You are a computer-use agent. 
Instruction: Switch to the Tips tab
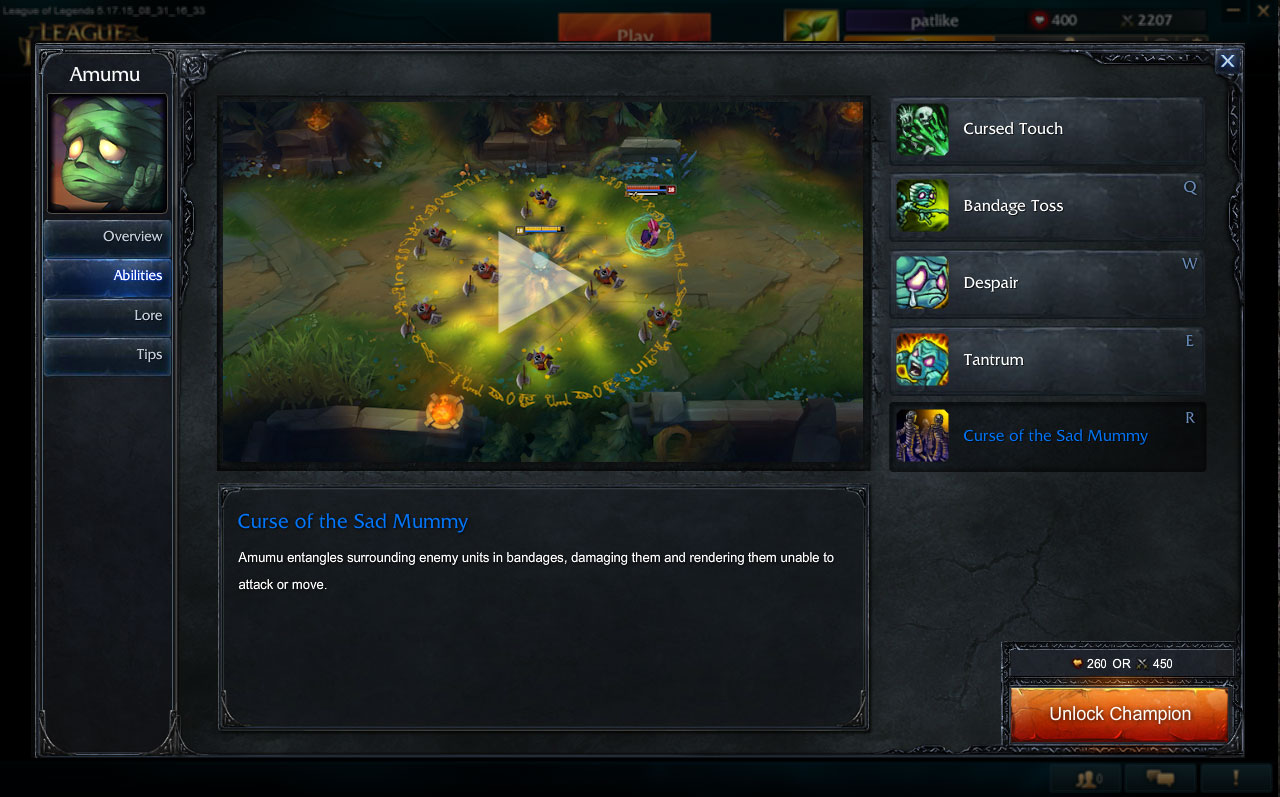click(107, 355)
